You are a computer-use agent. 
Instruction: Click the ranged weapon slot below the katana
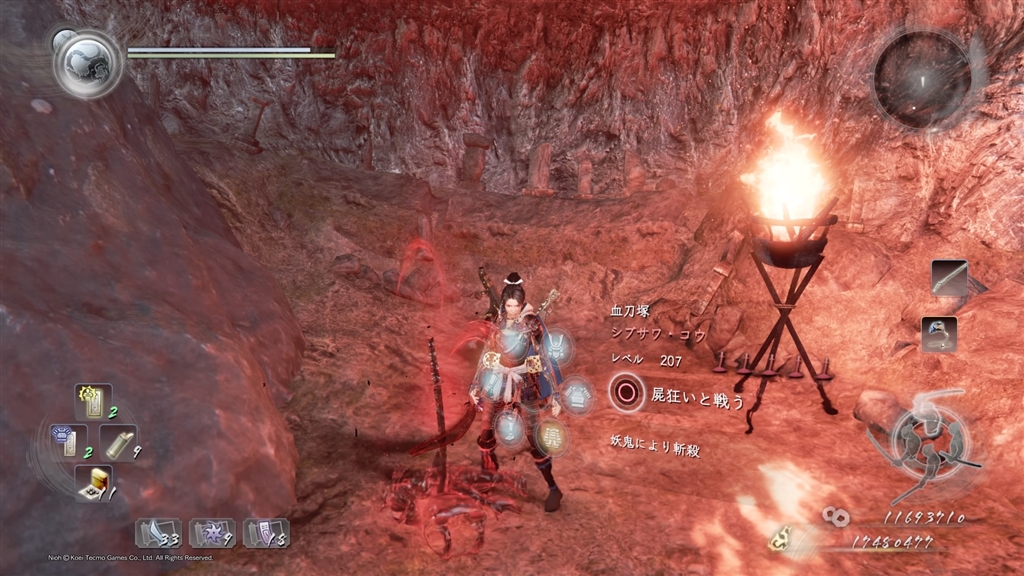pos(939,333)
